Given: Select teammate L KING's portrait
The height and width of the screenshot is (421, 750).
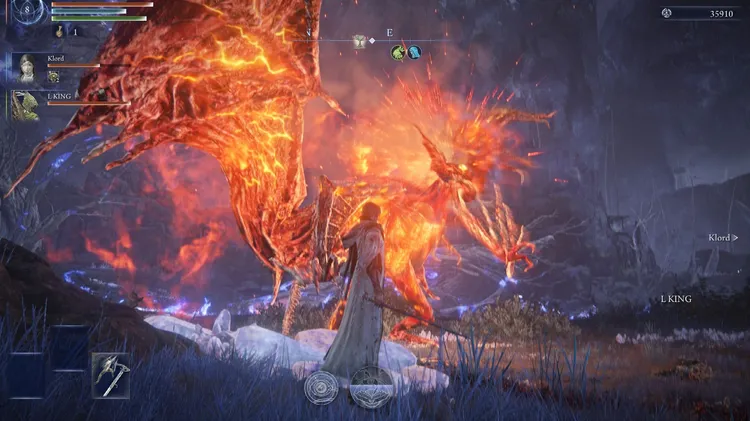Looking at the screenshot, I should tap(26, 105).
